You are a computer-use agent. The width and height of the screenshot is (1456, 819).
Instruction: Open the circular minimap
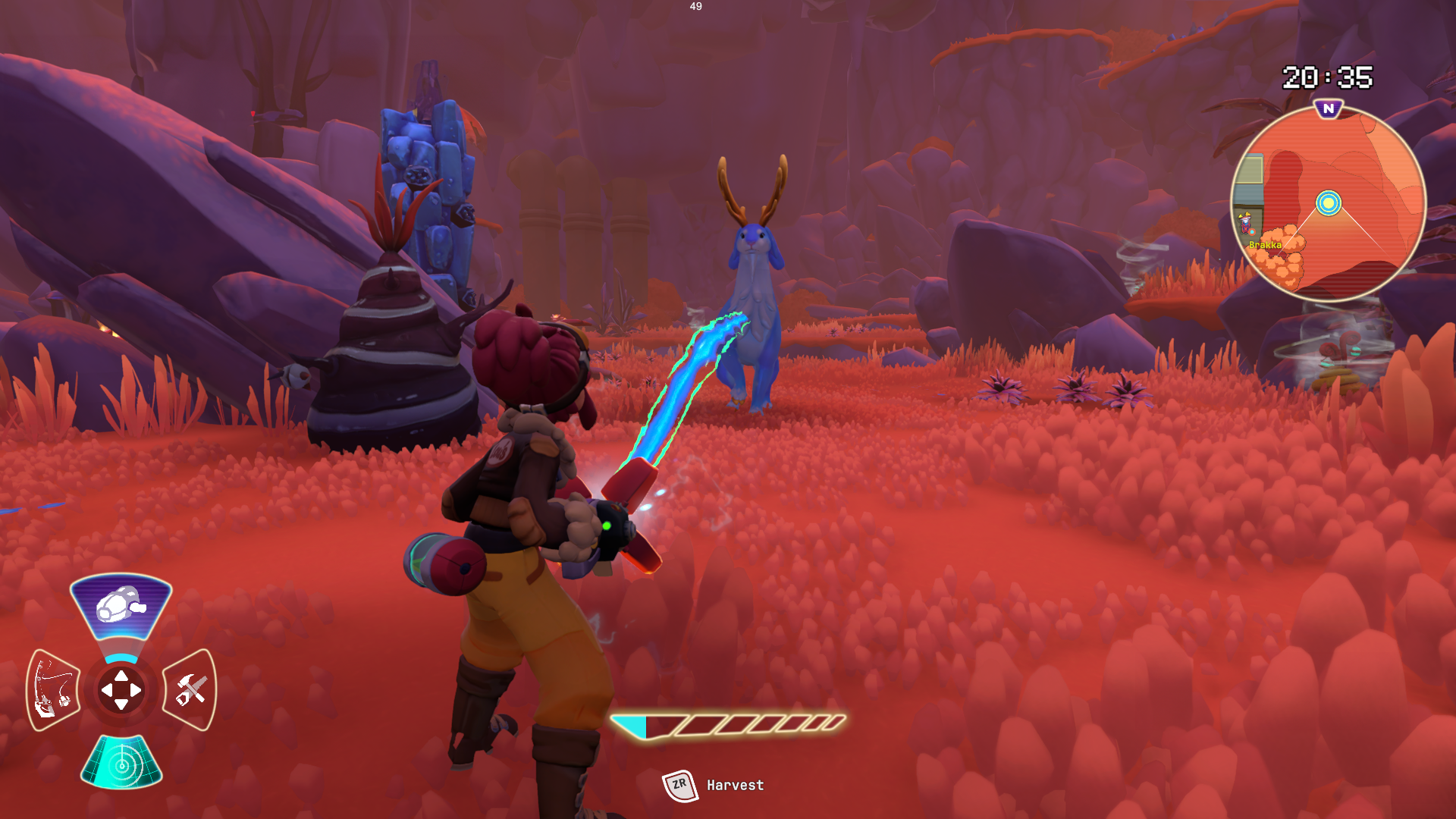(x=1328, y=203)
